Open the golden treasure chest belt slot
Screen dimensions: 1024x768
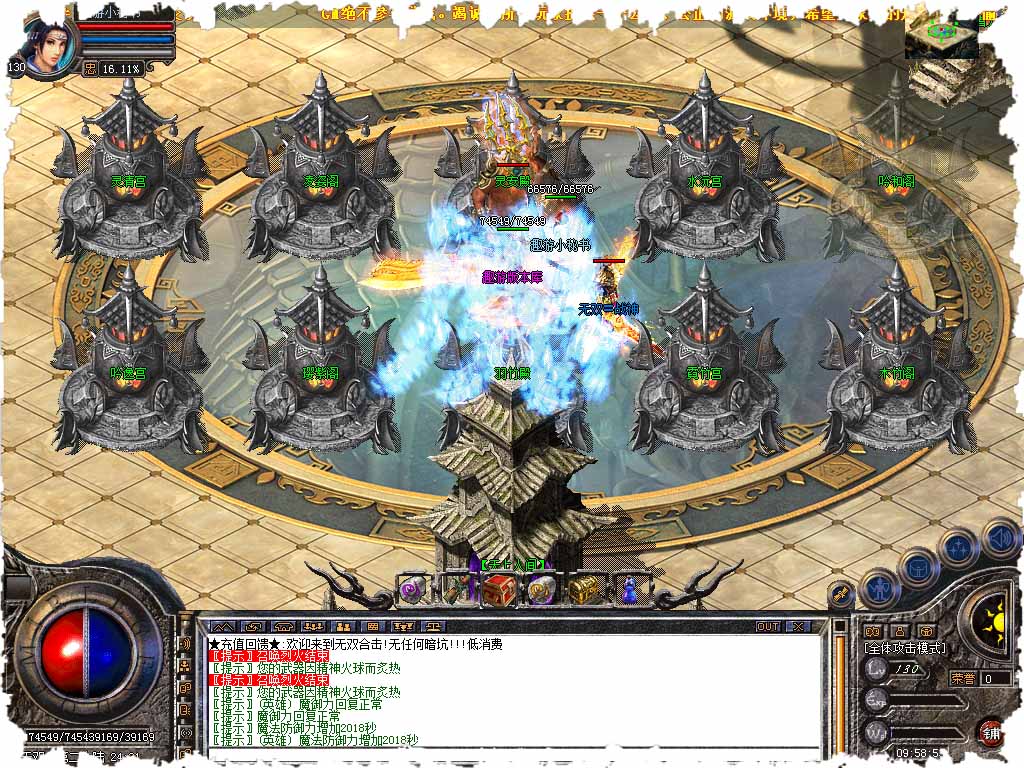pyautogui.click(x=583, y=590)
